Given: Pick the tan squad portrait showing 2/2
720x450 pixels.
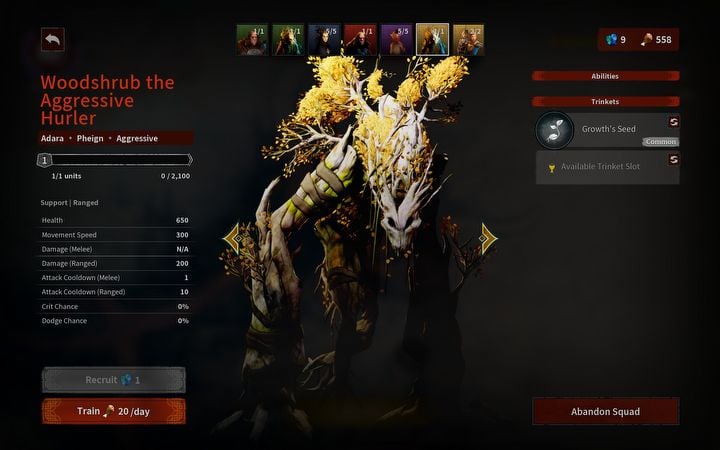Looking at the screenshot, I should pos(468,39).
